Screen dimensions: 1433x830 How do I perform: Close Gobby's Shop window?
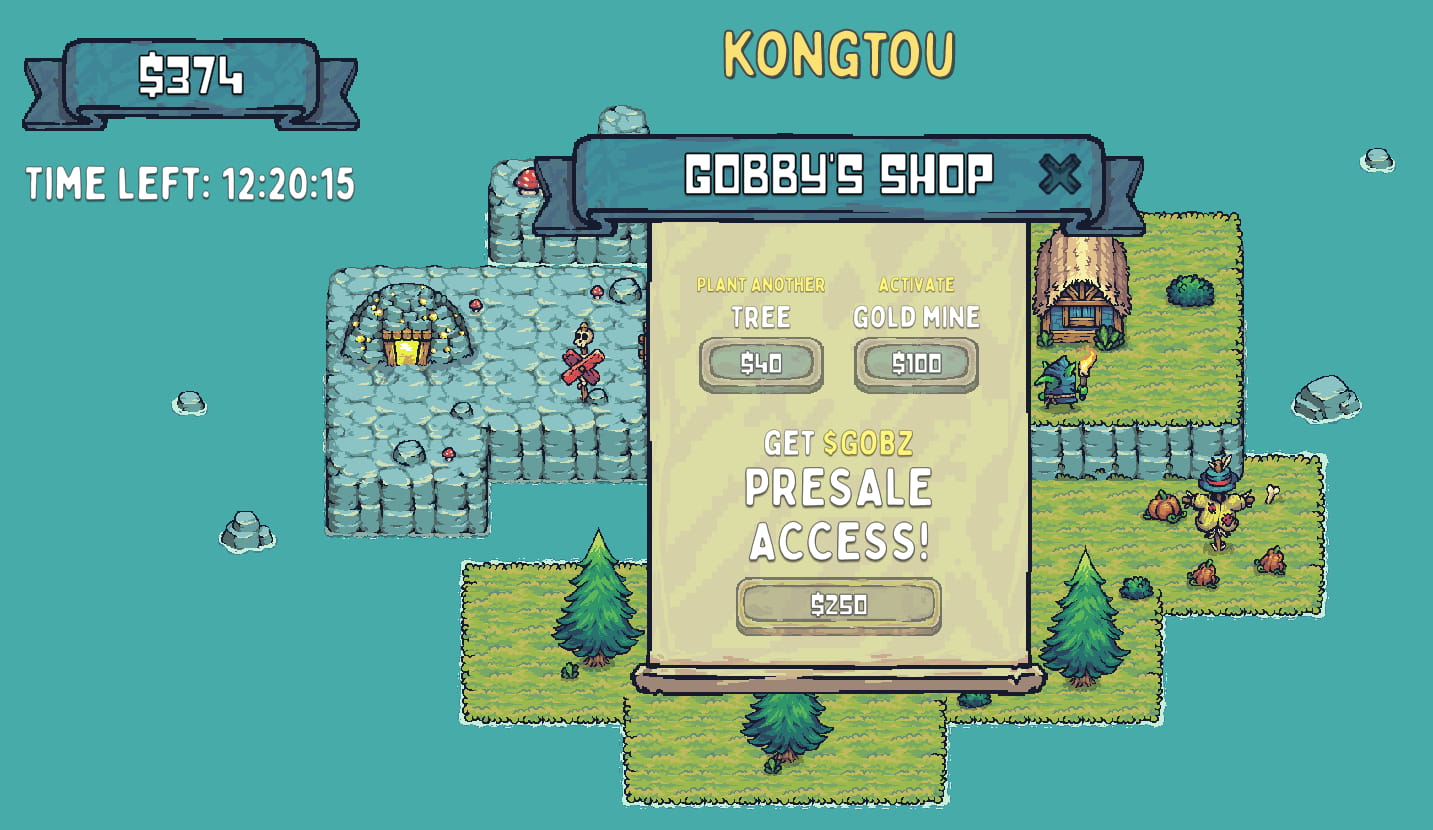(1058, 175)
